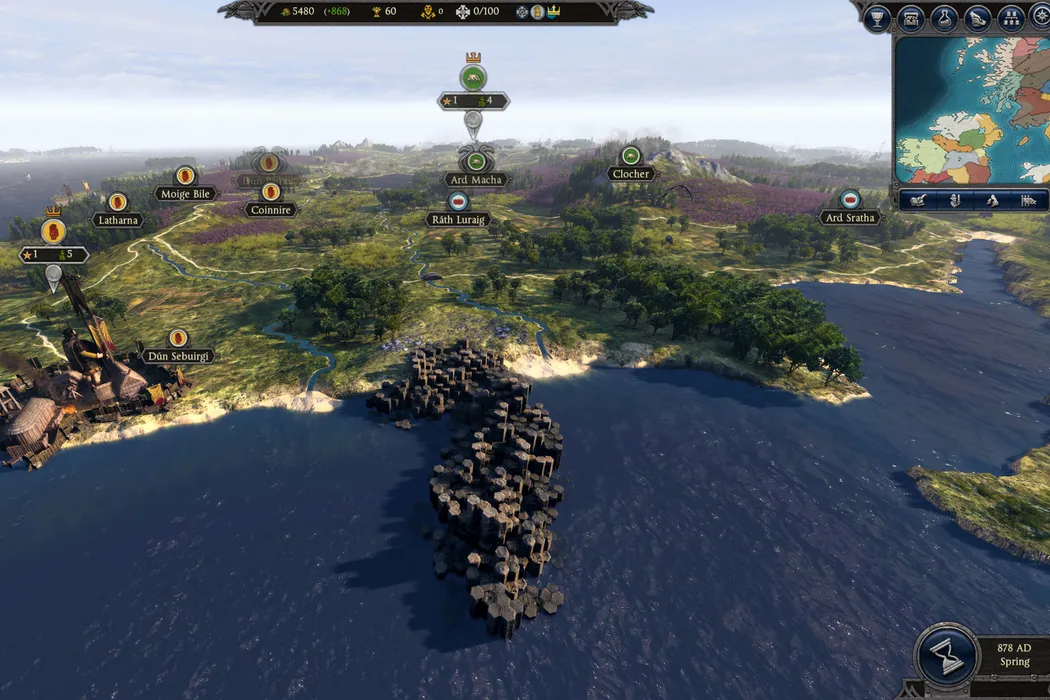The height and width of the screenshot is (700, 1050).
Task: Select the Moige Bile settlement label
Action: pyautogui.click(x=185, y=193)
